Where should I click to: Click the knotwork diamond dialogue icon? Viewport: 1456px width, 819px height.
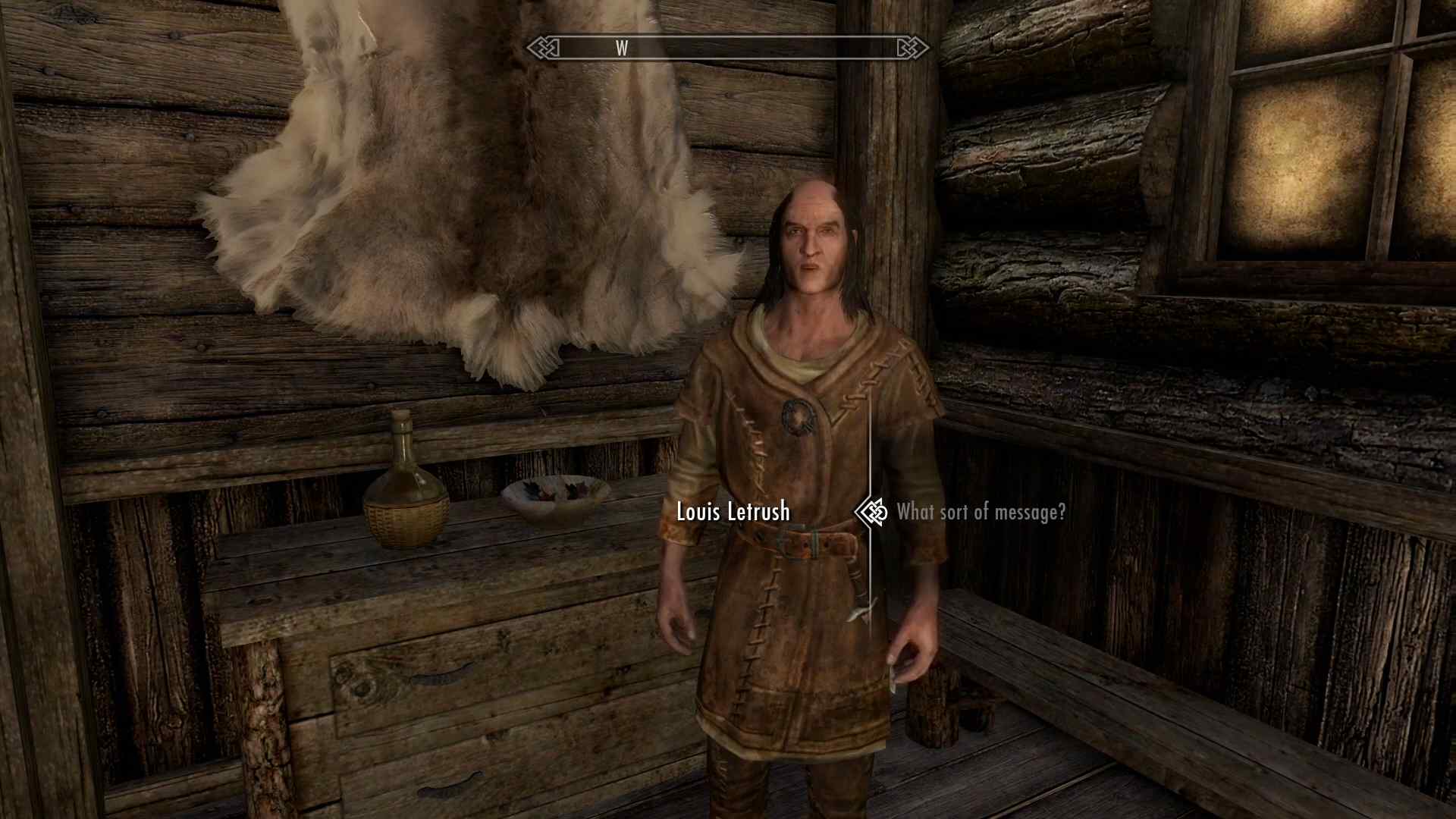[x=871, y=513]
